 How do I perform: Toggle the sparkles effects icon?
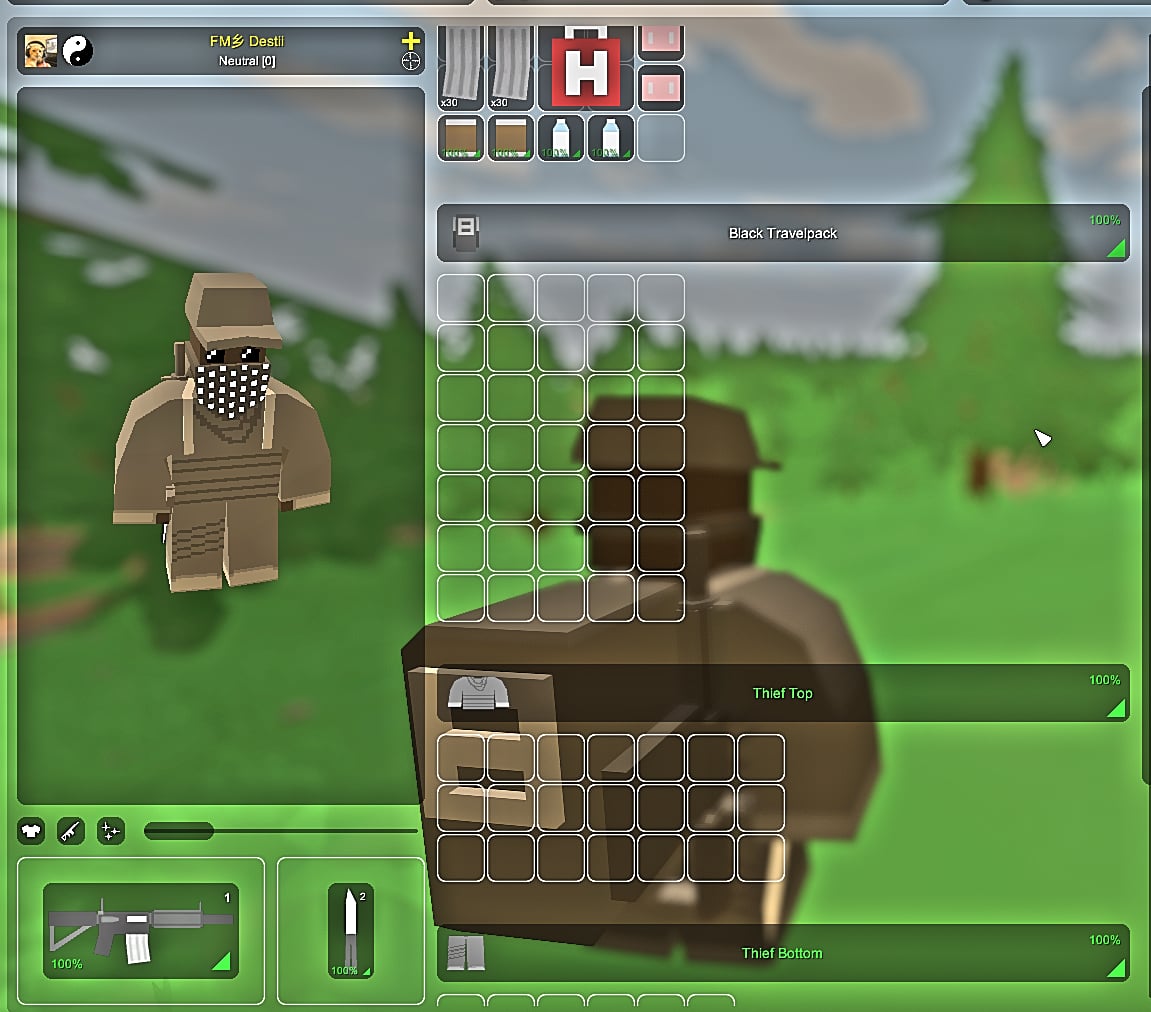(110, 830)
